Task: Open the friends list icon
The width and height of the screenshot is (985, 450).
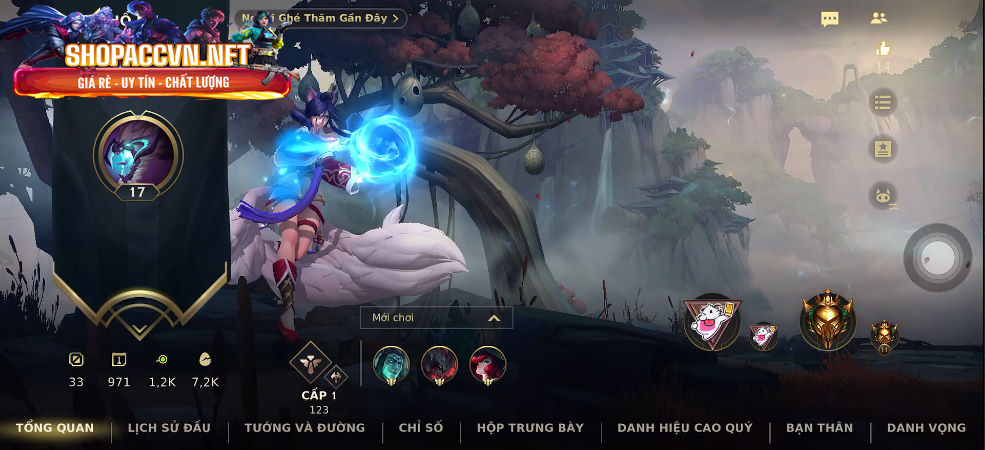Action: point(879,18)
